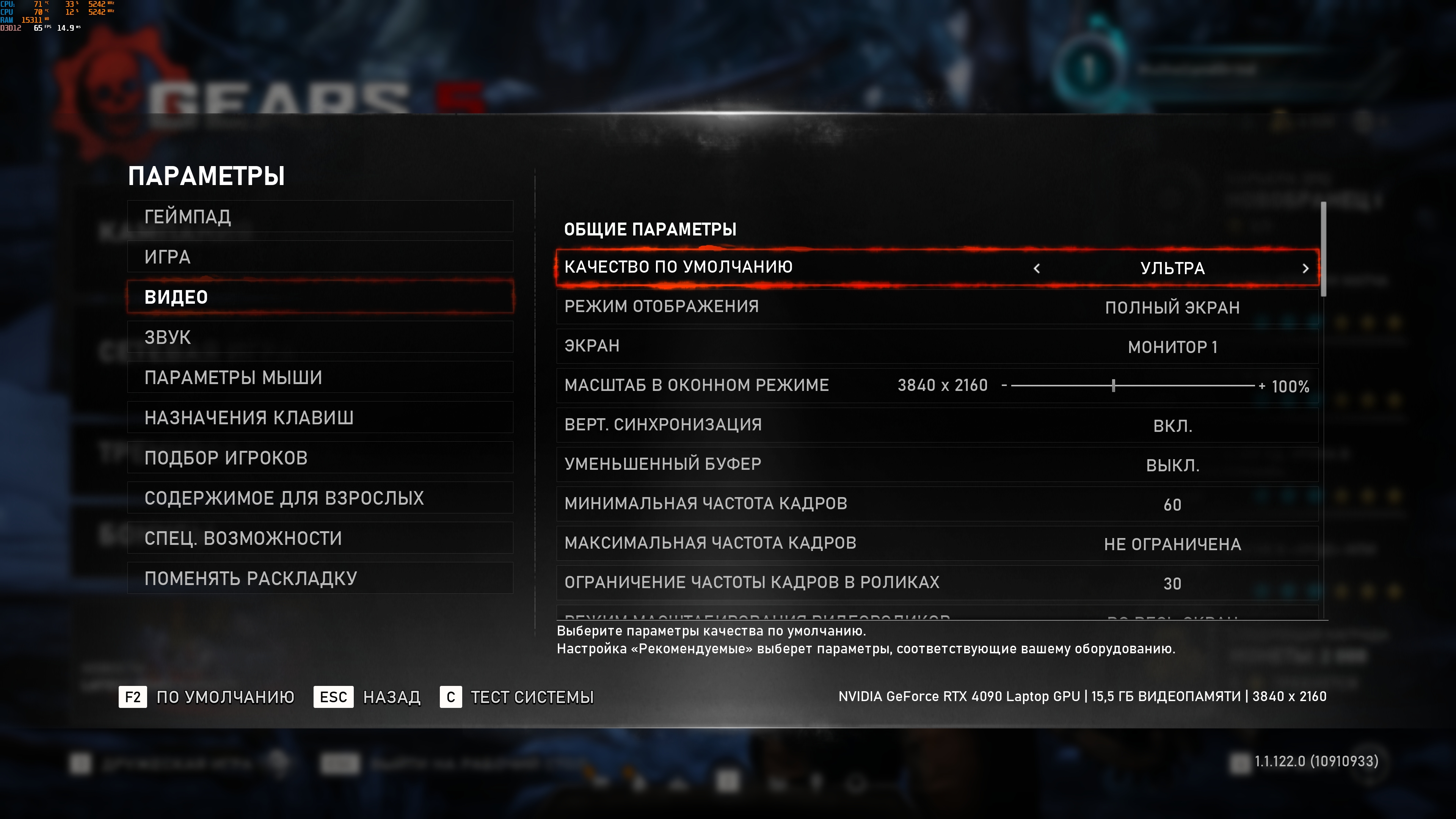The width and height of the screenshot is (1456, 819).
Task: Click the right arrow next to УЛЬТРА
Action: [1305, 268]
